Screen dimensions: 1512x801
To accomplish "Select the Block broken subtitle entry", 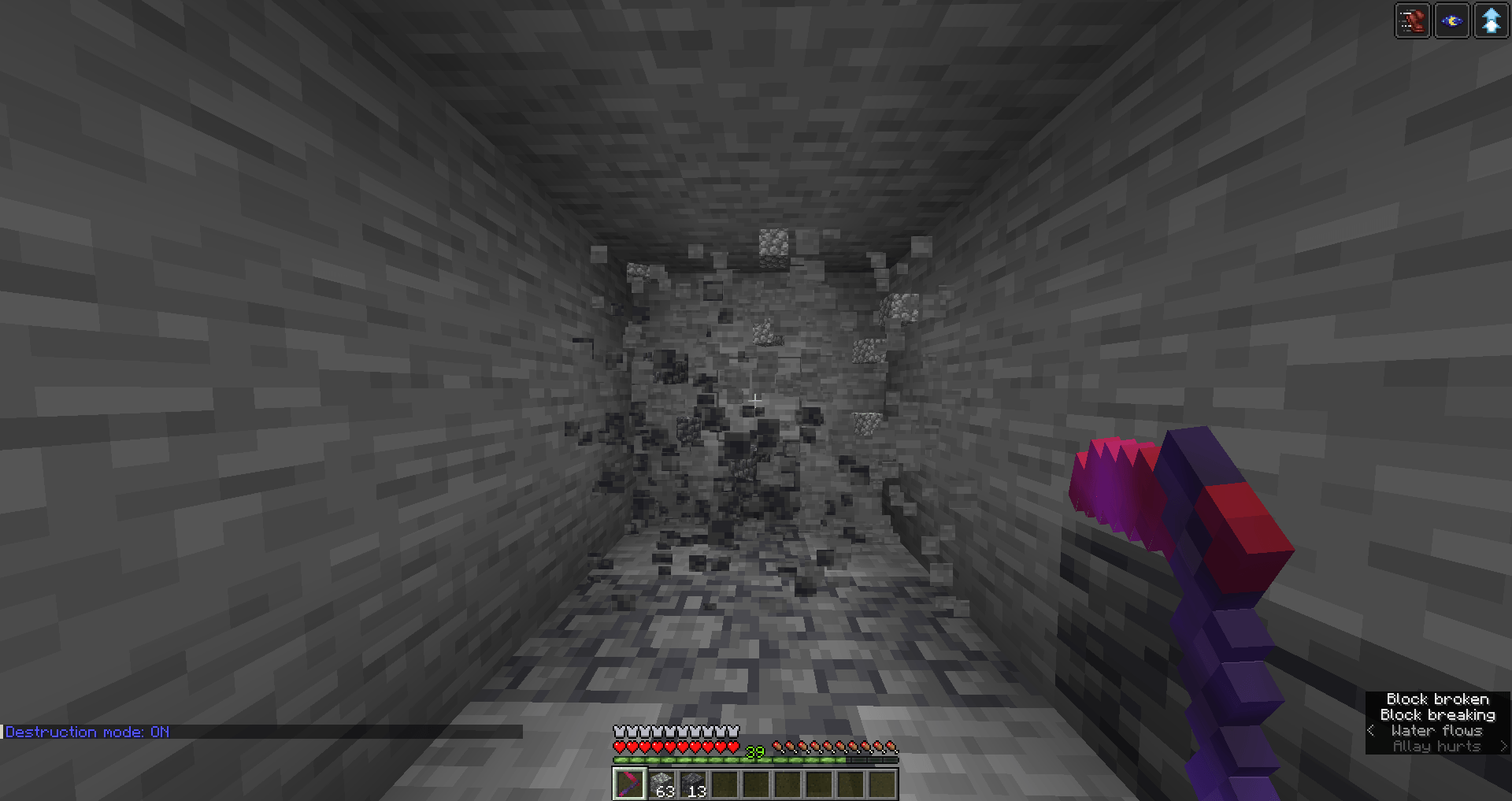I will (x=1437, y=699).
